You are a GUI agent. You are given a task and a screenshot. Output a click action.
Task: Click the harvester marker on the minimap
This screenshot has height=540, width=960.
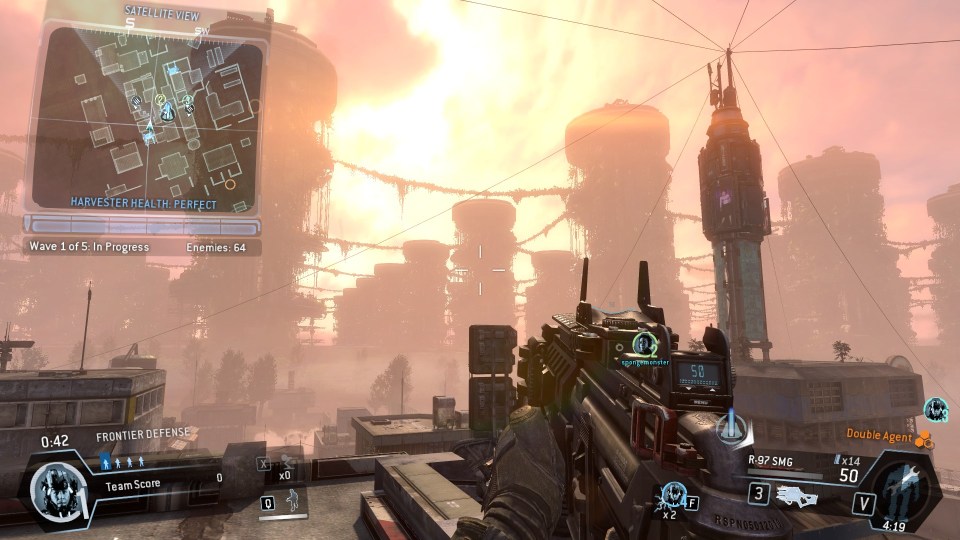click(168, 110)
